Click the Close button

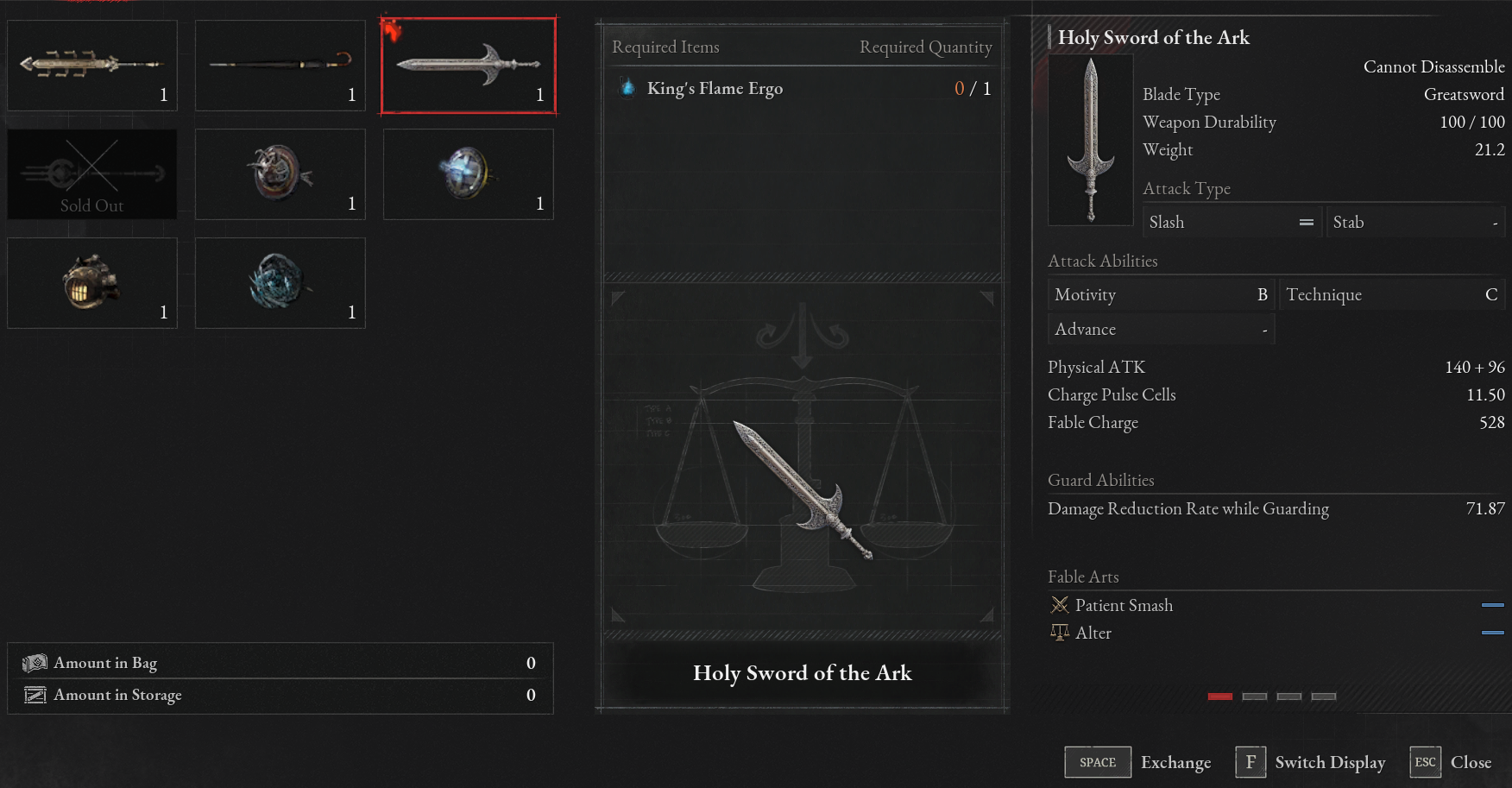pos(1471,762)
